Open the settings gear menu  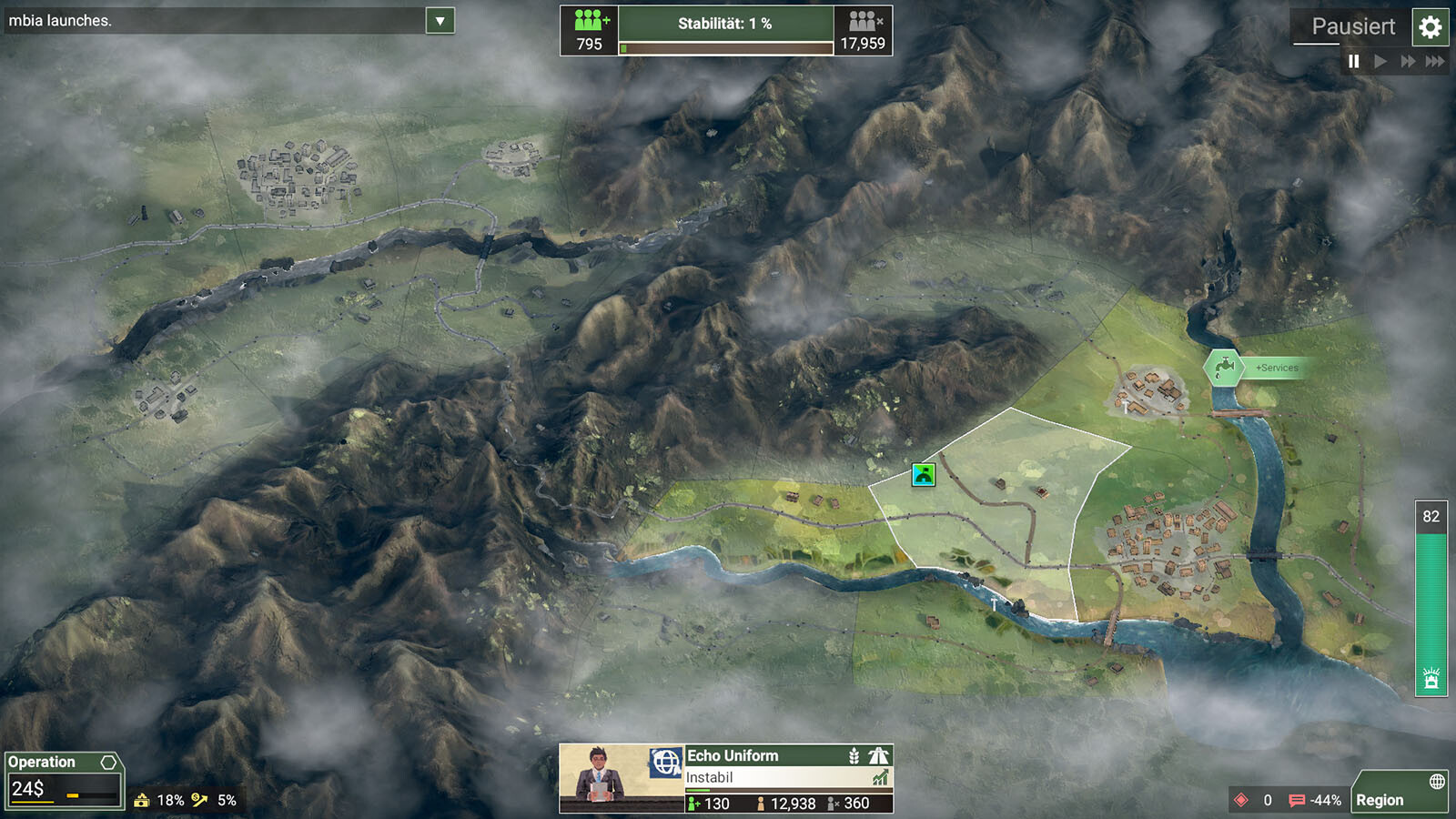coord(1430,27)
